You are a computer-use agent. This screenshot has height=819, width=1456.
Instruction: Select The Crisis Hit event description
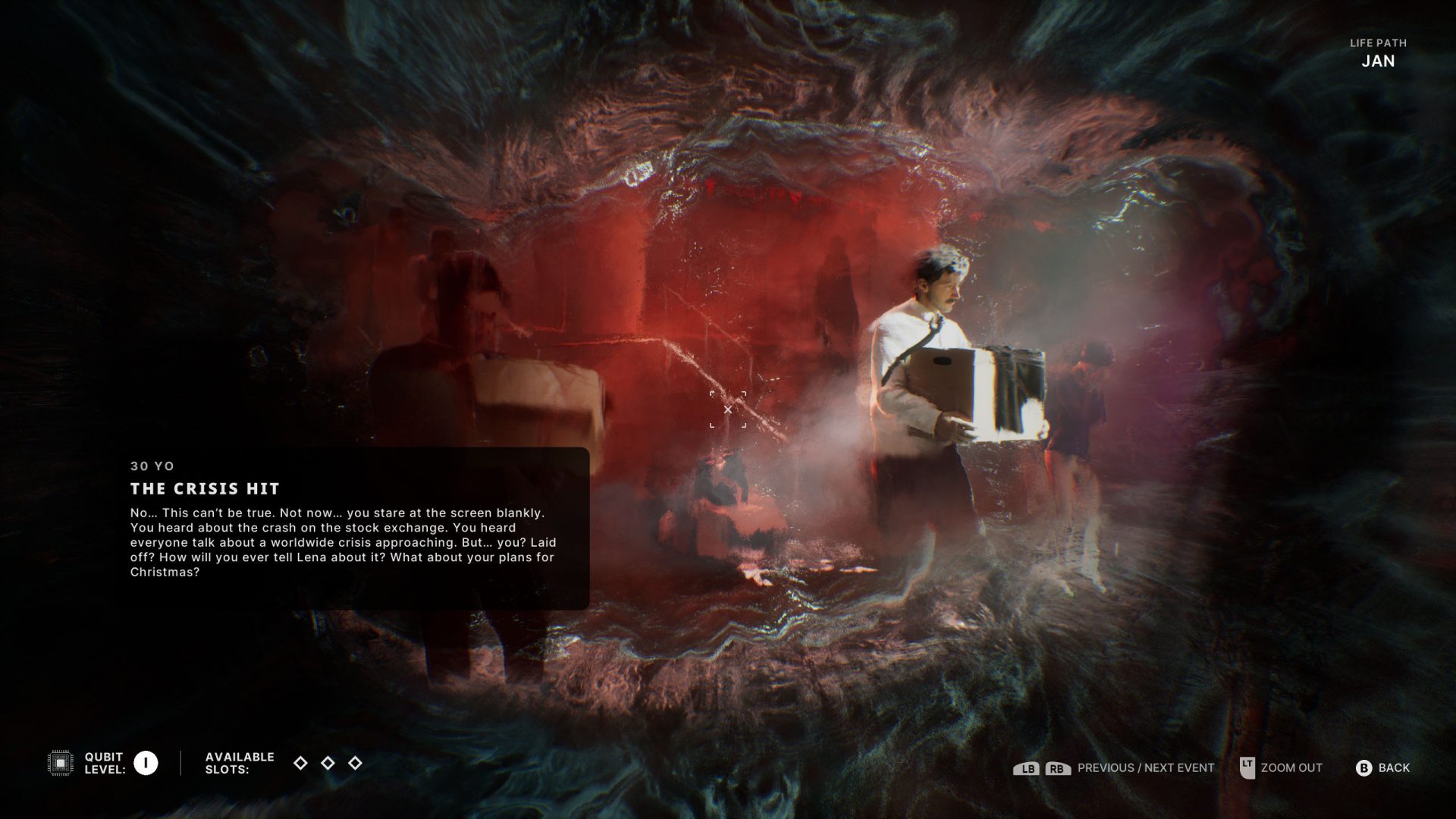343,542
